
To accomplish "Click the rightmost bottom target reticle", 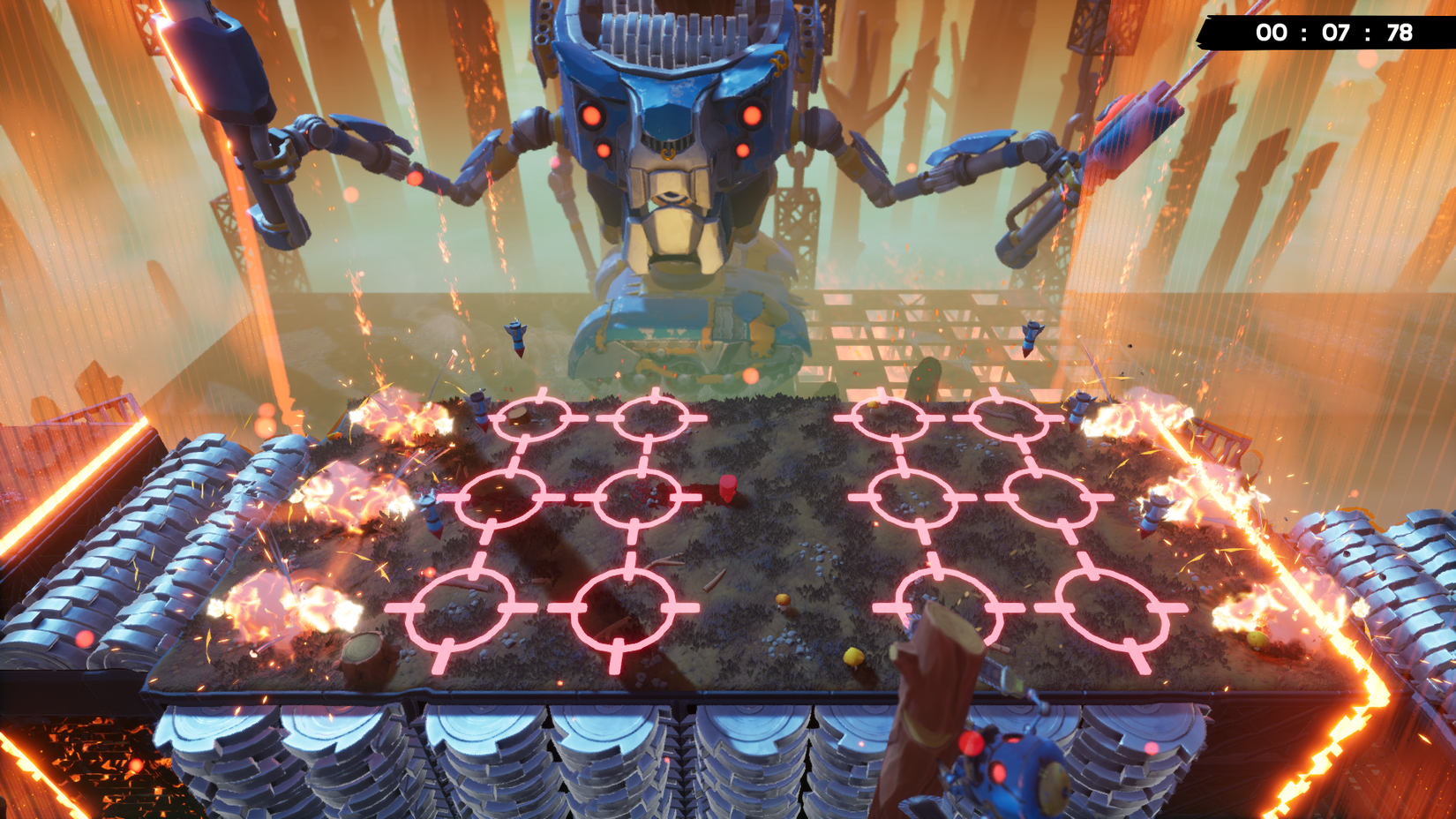I will pos(1108,609).
